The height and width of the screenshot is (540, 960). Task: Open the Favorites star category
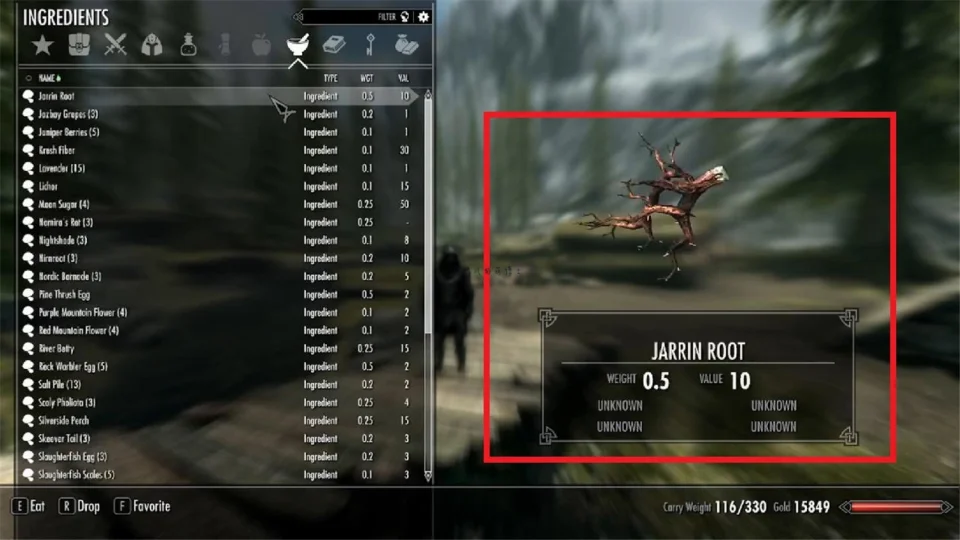tap(42, 44)
